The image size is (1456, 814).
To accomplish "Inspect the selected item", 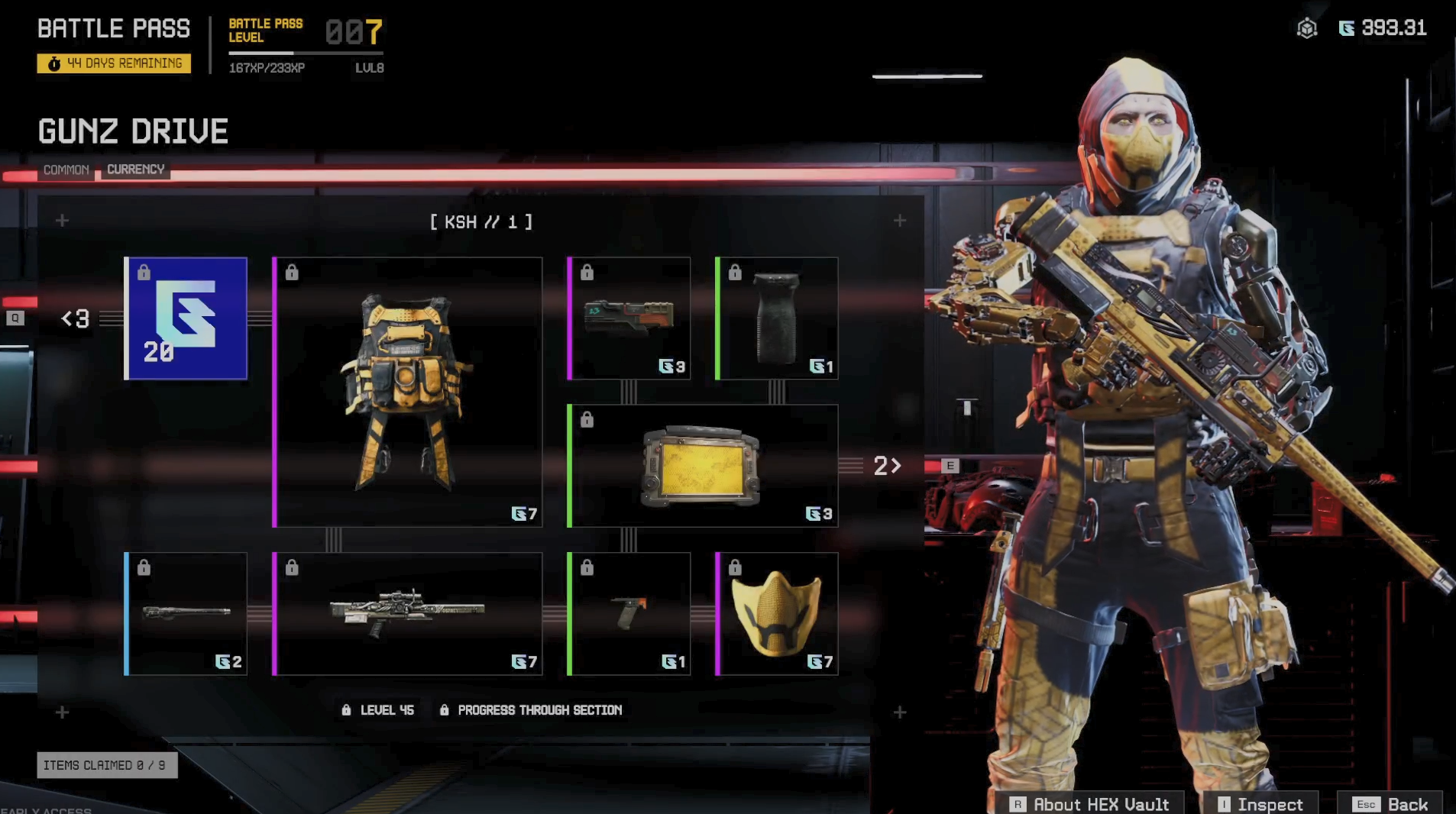I will (x=1260, y=804).
